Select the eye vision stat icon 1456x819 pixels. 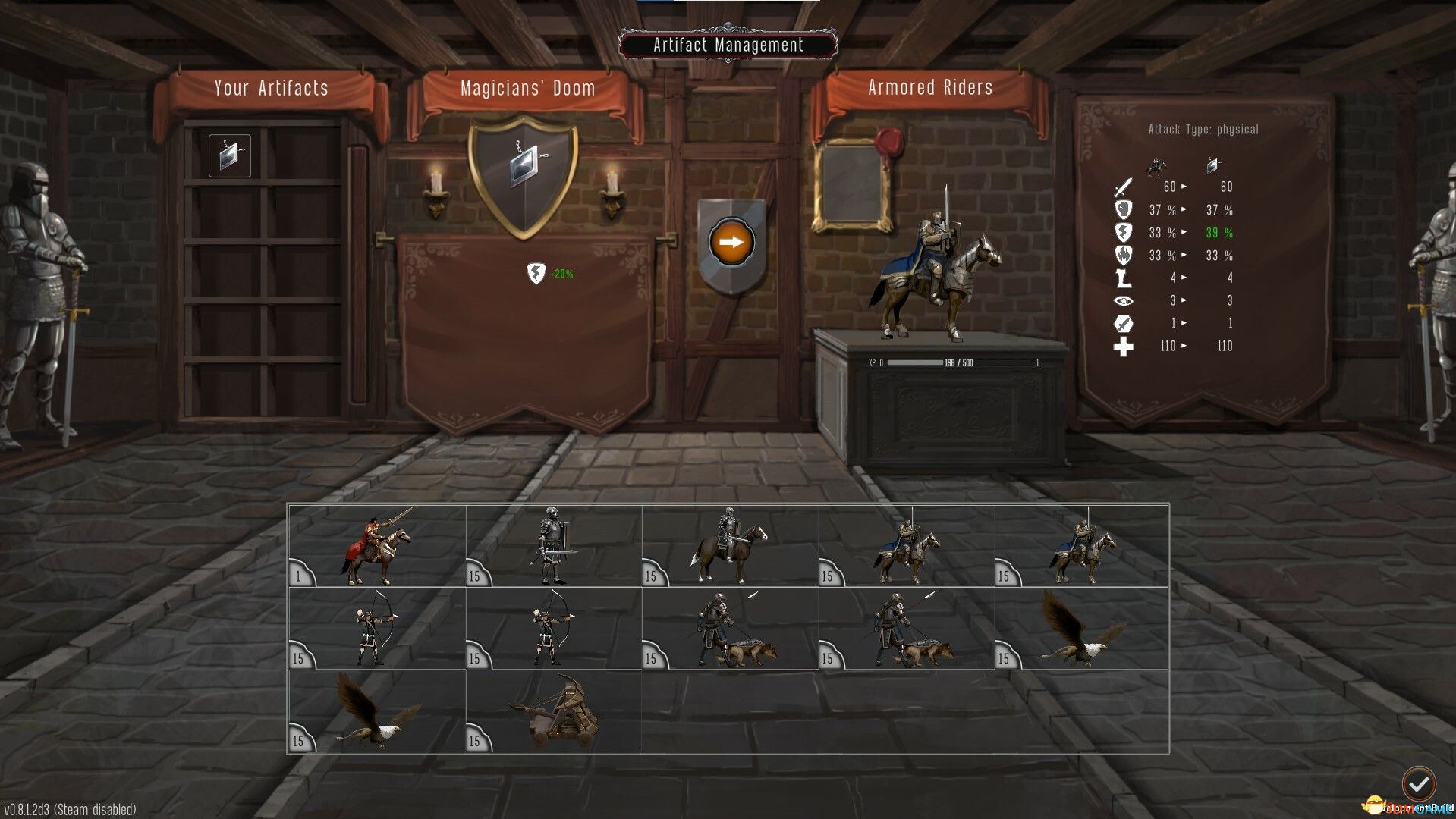point(1125,300)
